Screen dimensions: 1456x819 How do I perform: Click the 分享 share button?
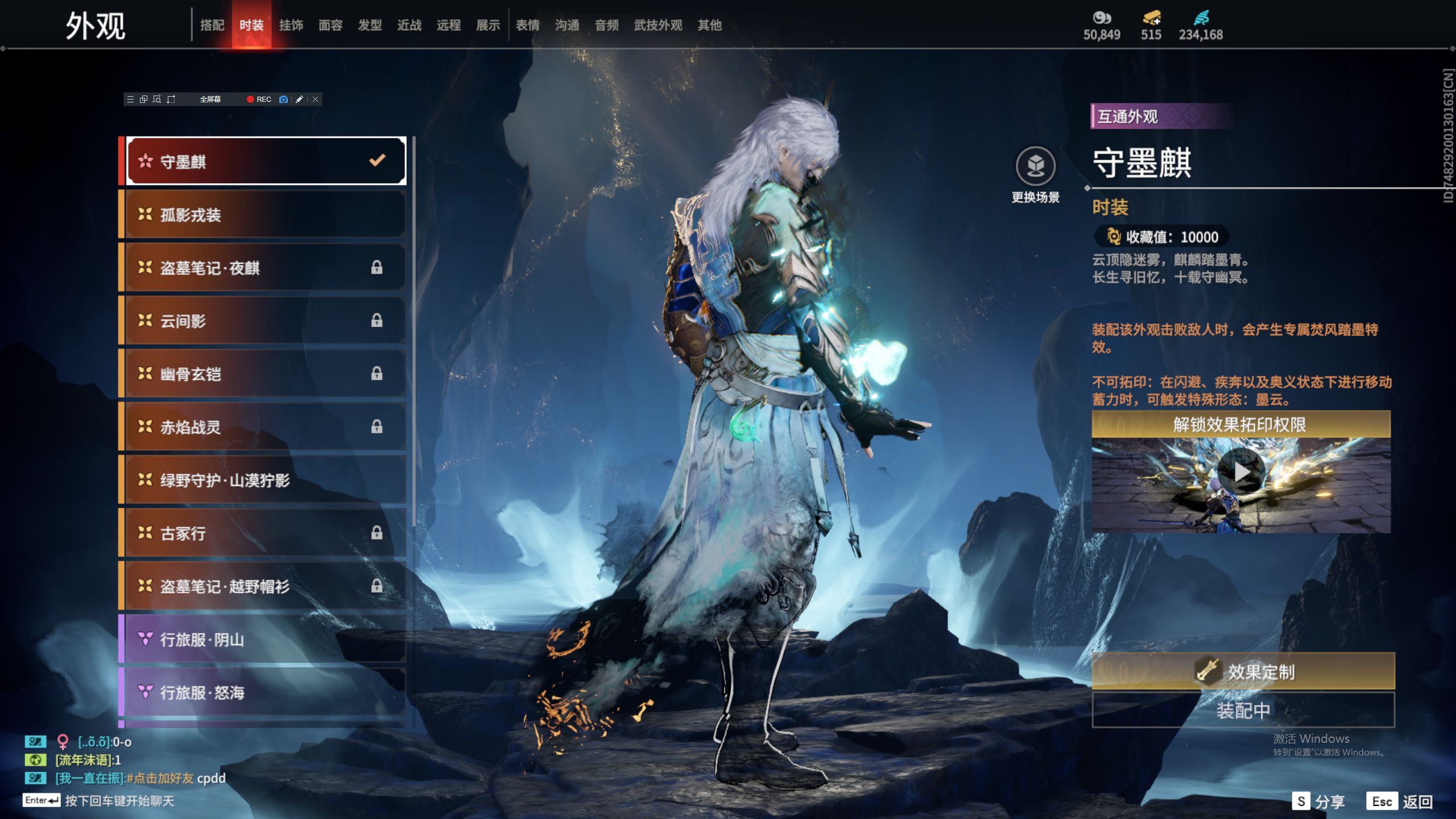[x=1318, y=801]
